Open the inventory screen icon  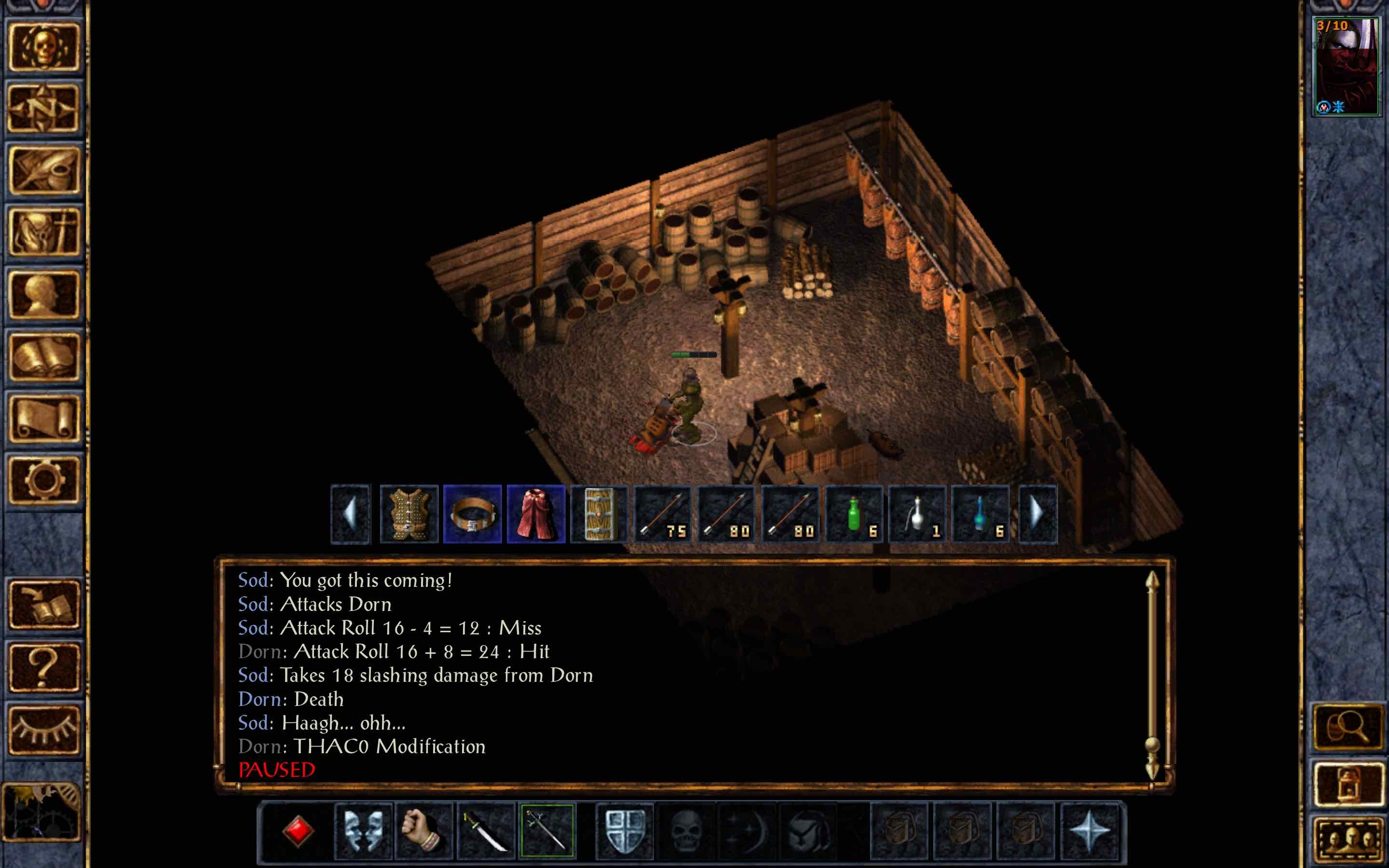pyautogui.click(x=43, y=232)
